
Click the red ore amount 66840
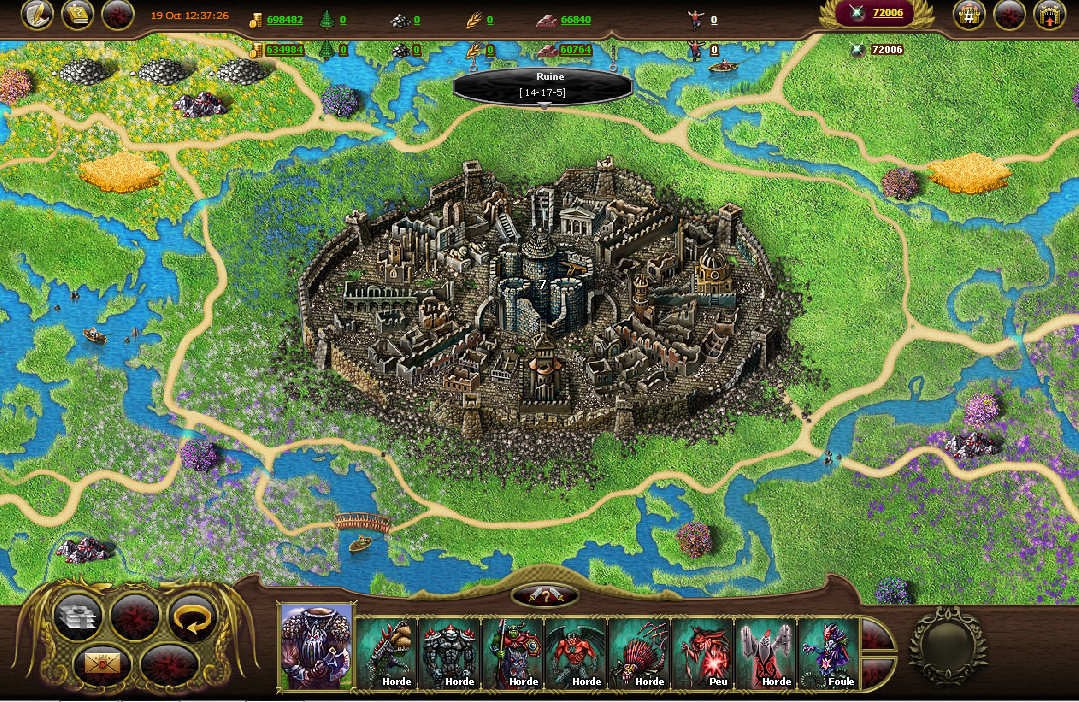pyautogui.click(x=575, y=20)
